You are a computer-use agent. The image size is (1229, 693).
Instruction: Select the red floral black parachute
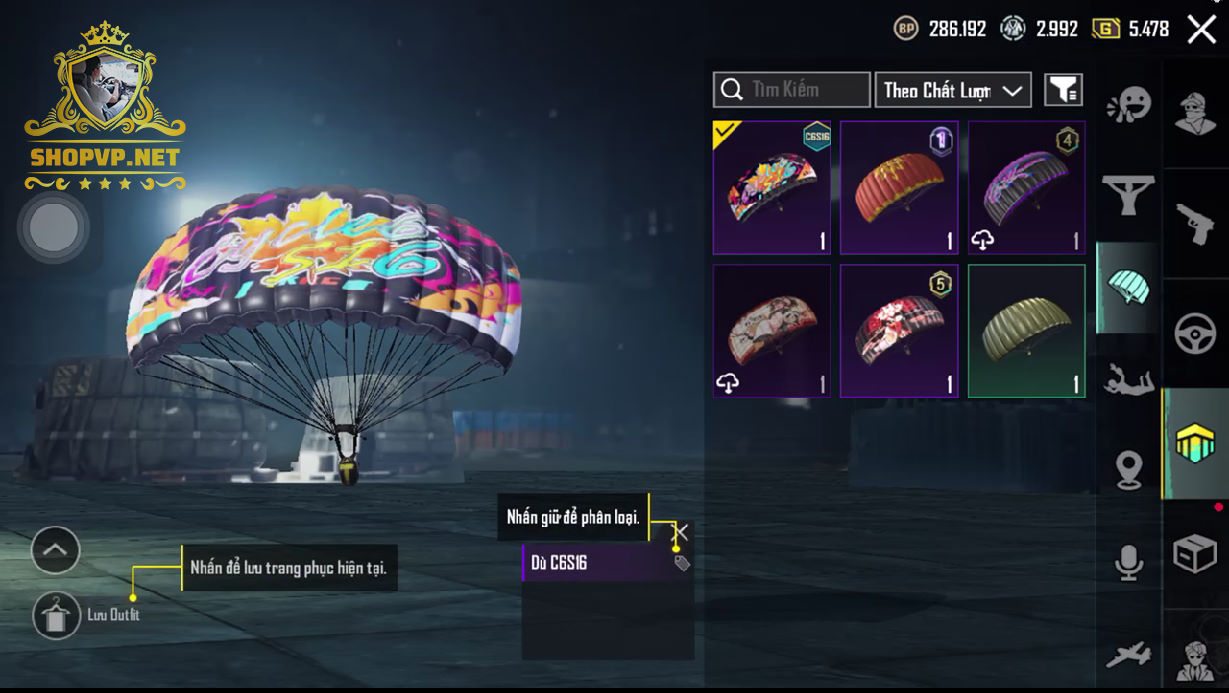tap(899, 331)
